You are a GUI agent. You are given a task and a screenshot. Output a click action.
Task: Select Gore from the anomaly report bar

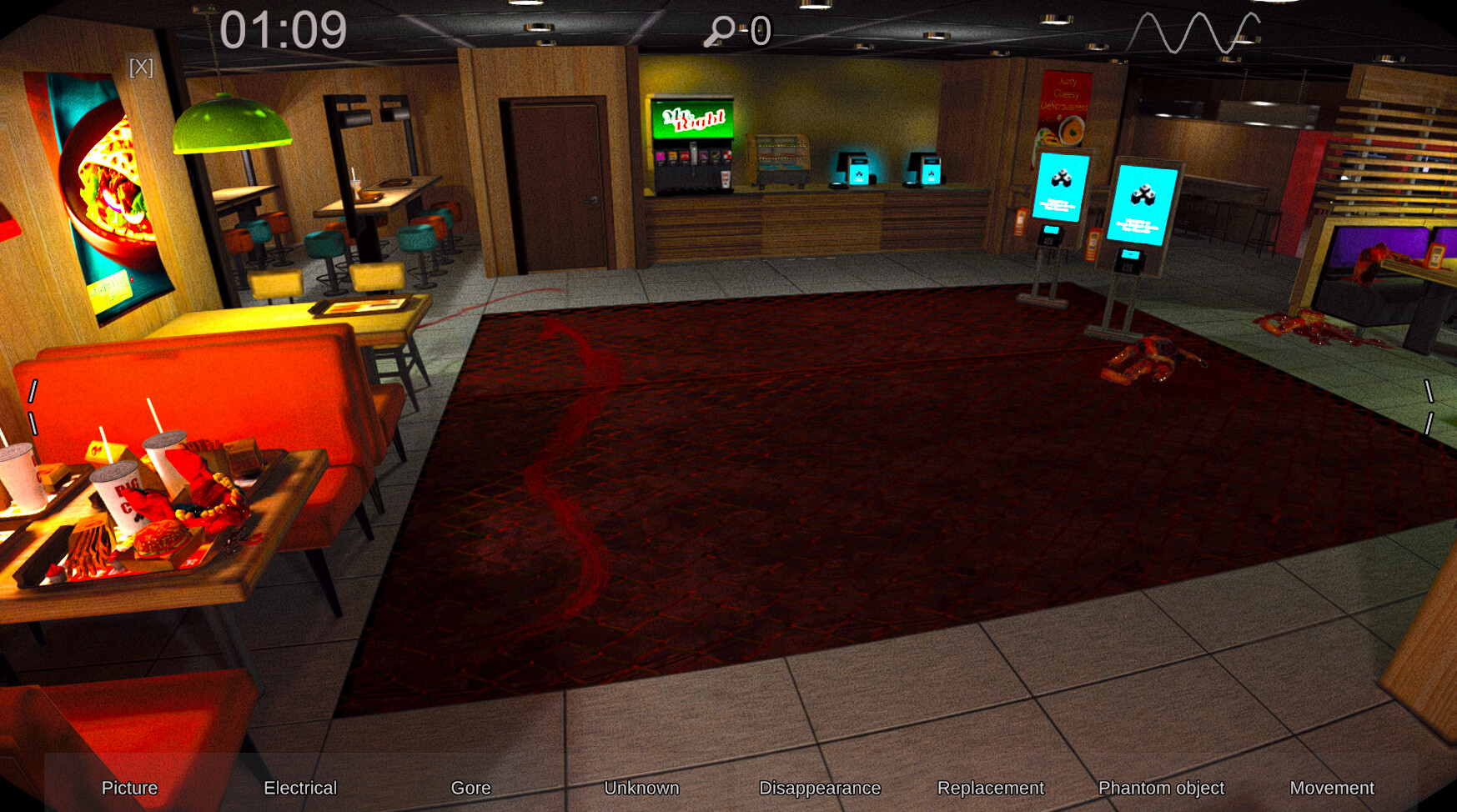coord(471,788)
